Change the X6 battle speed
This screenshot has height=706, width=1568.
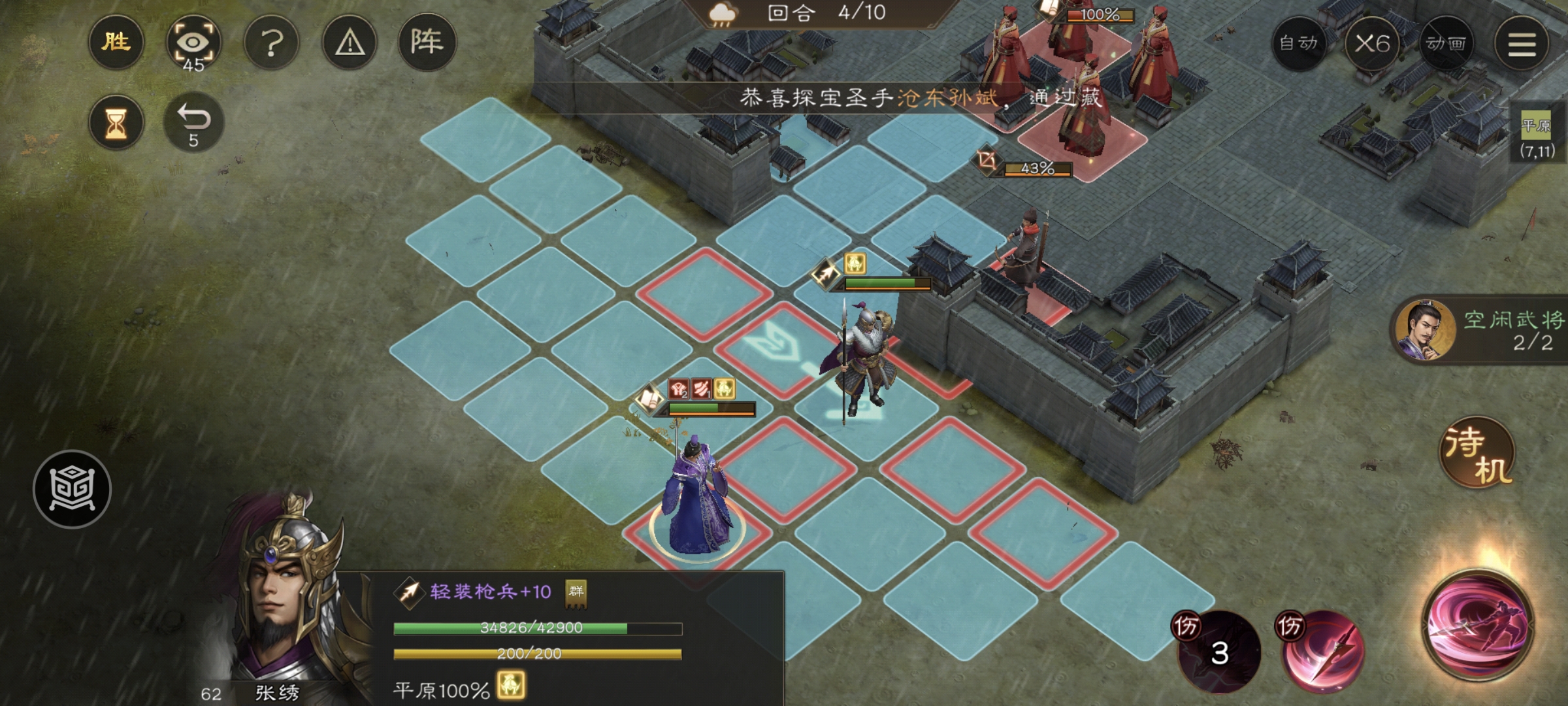tap(1372, 44)
